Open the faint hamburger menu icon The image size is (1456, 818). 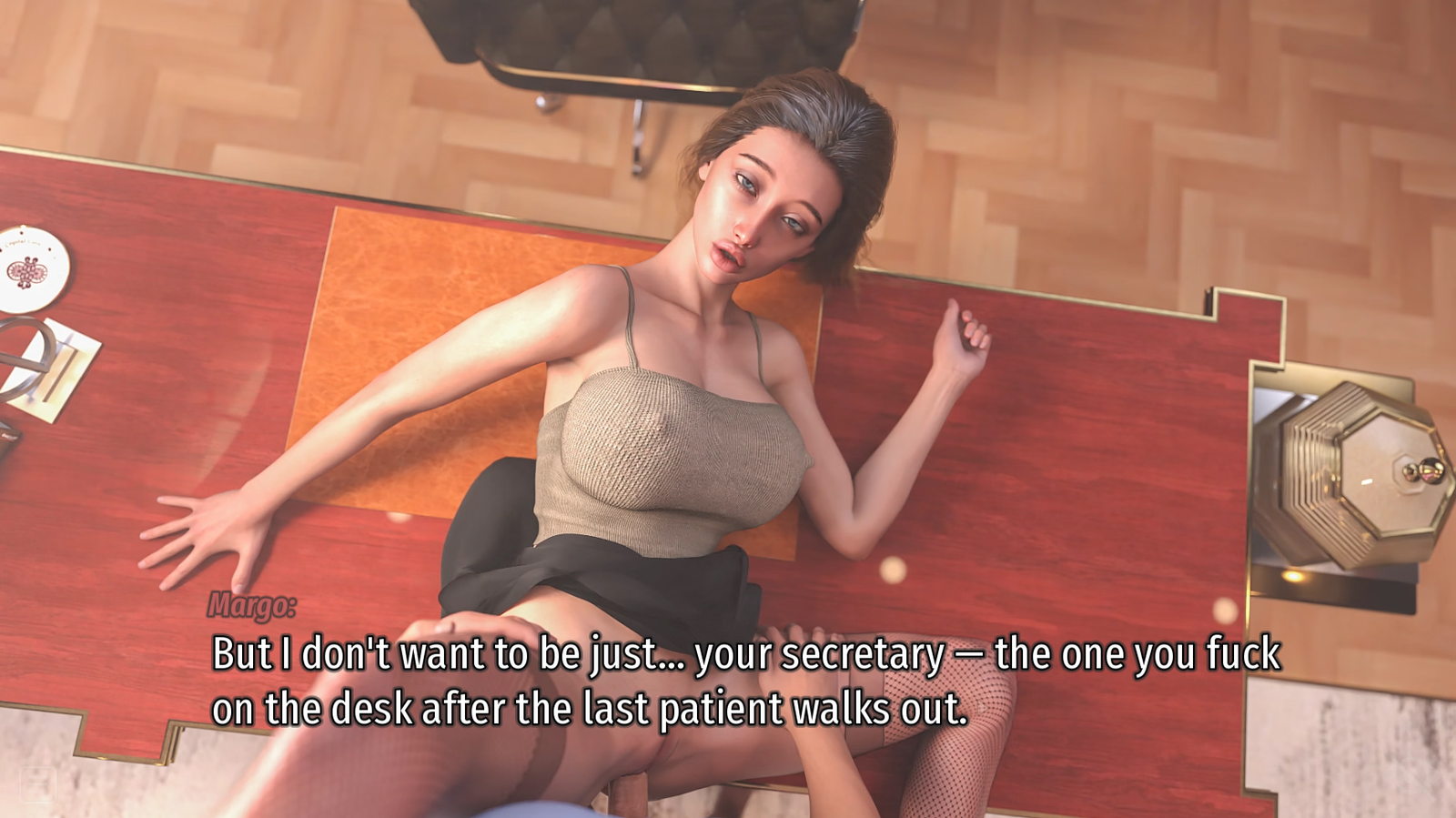[37, 783]
